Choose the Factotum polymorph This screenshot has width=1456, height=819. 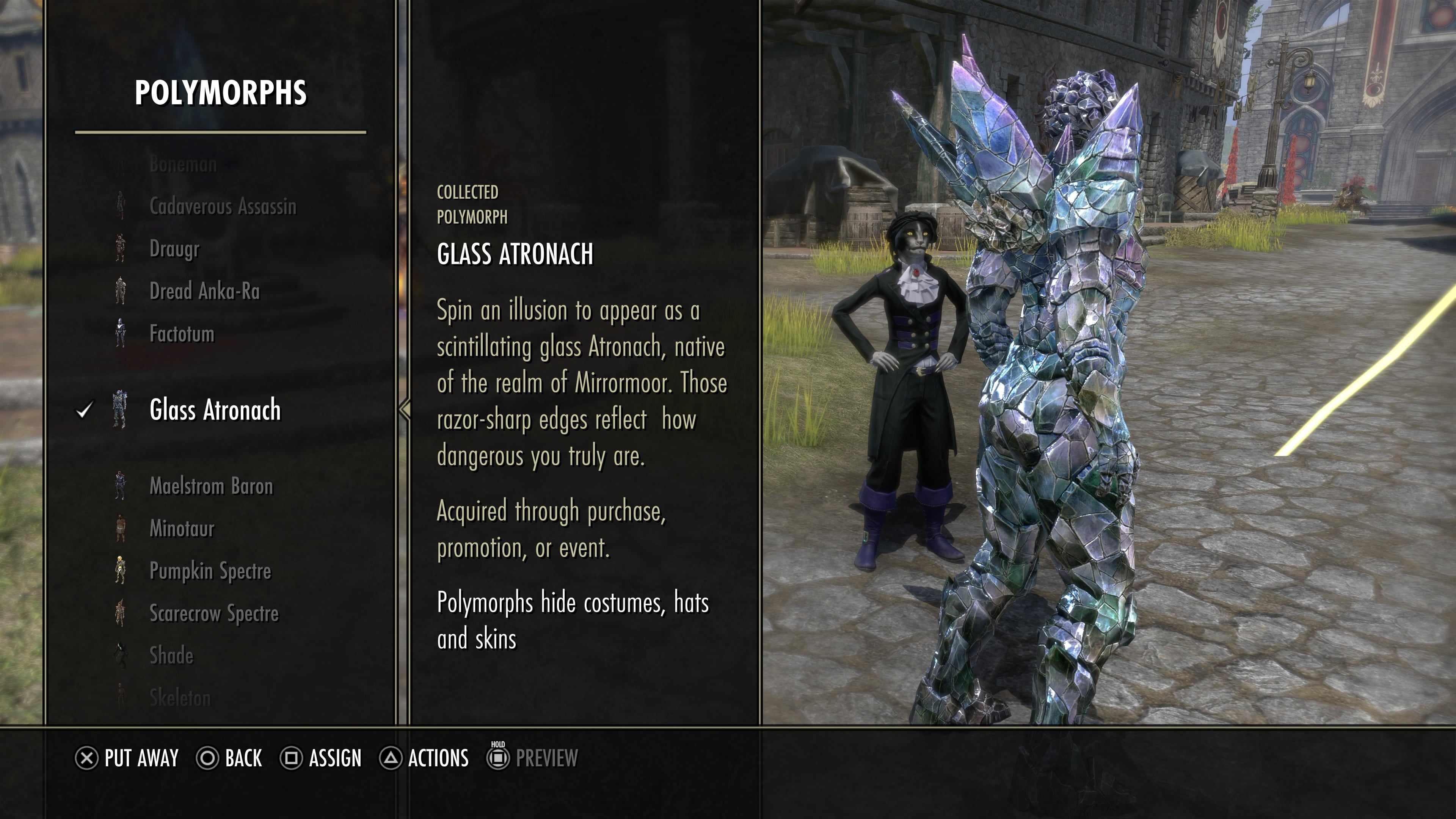pyautogui.click(x=182, y=334)
